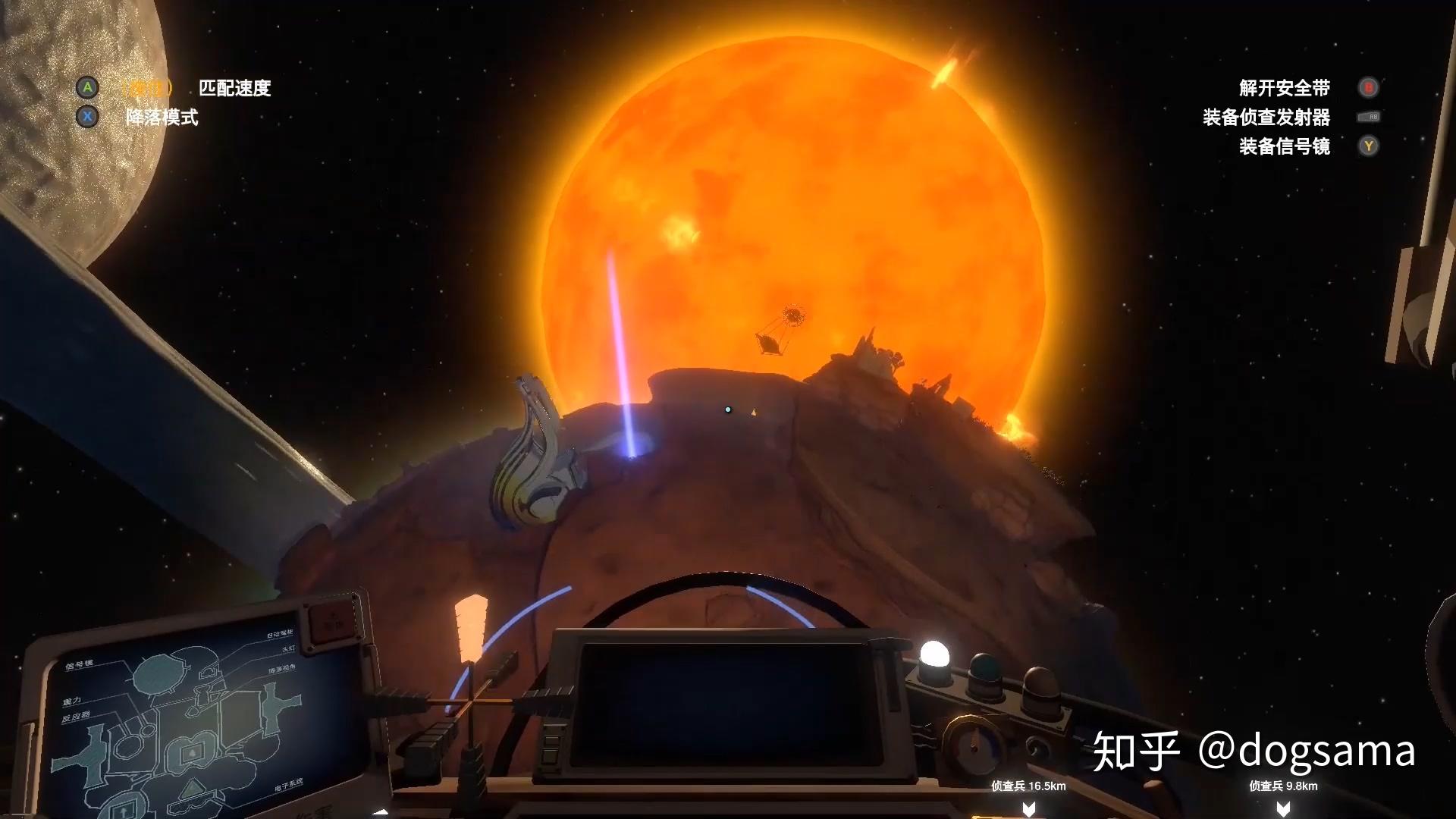The height and width of the screenshot is (819, 1456).
Task: Click the pressure gauge dial on dashboard
Action: click(973, 745)
